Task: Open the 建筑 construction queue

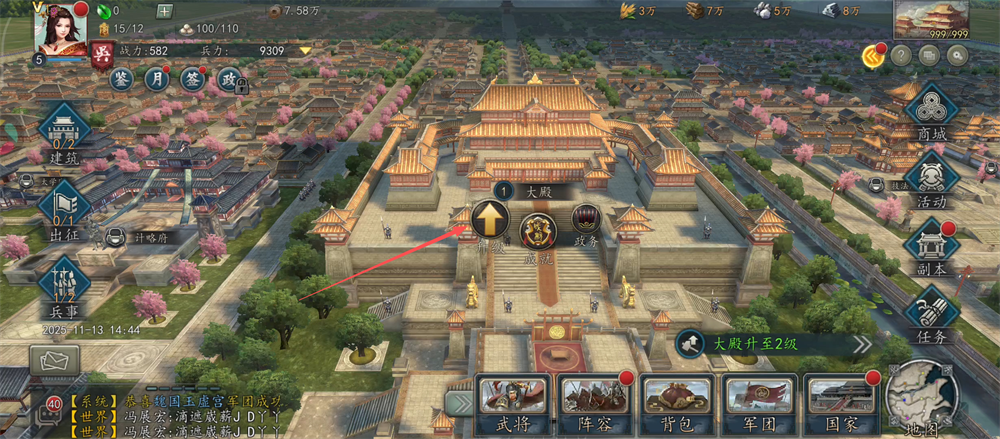Action: (65, 134)
